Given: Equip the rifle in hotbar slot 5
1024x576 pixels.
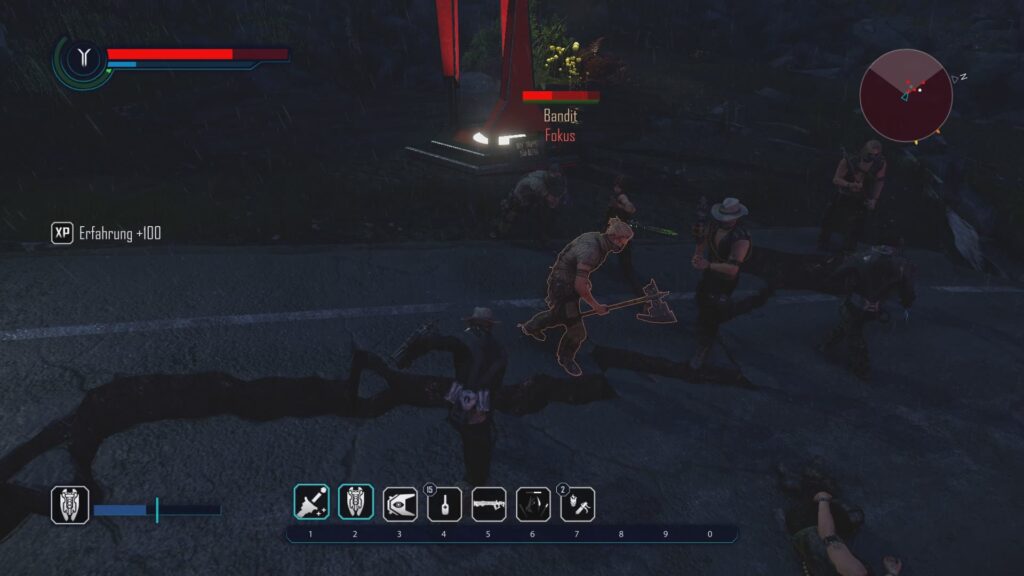Looking at the screenshot, I should pyautogui.click(x=488, y=504).
